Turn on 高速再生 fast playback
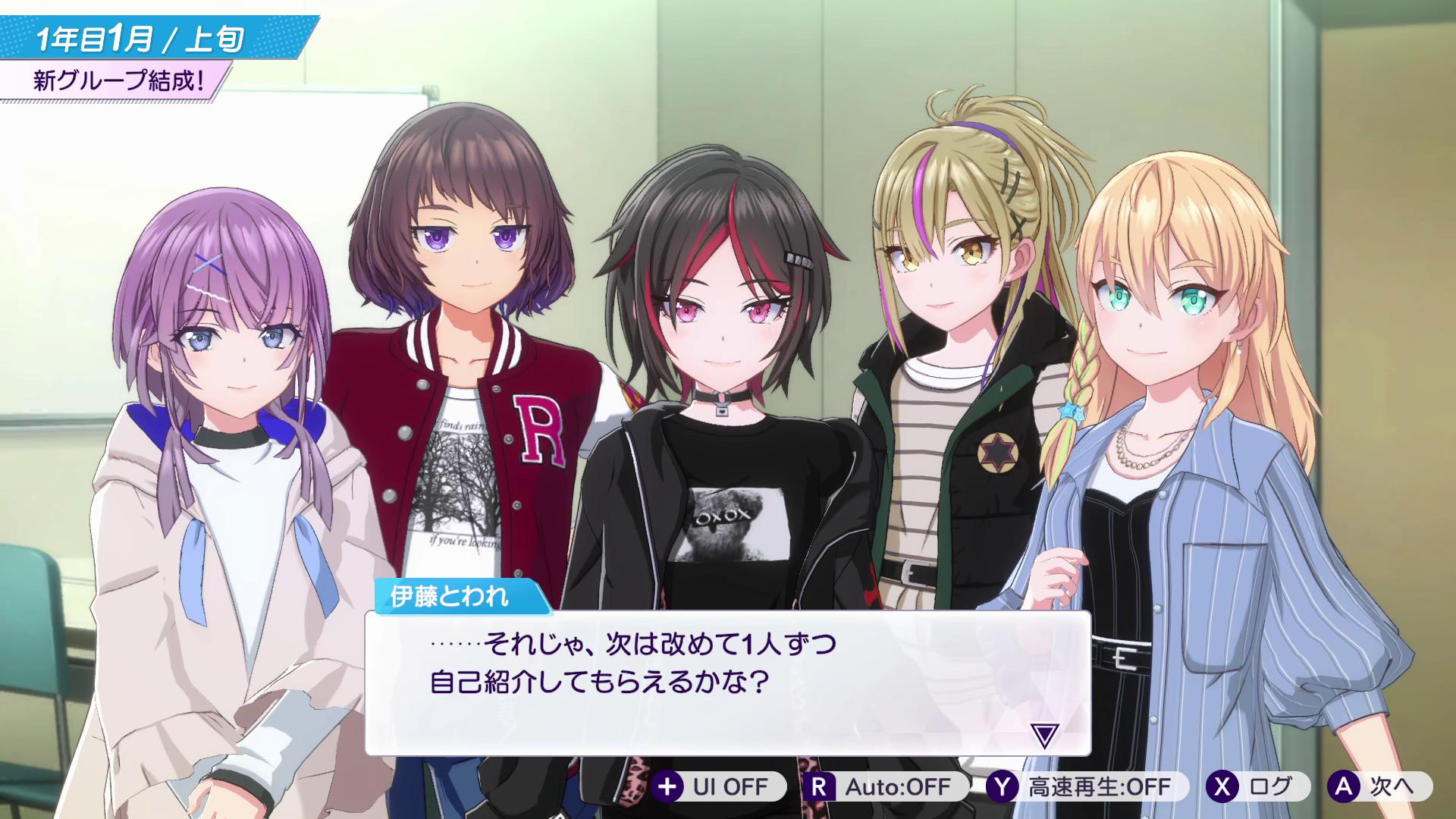The image size is (1456, 819). coord(1084,788)
